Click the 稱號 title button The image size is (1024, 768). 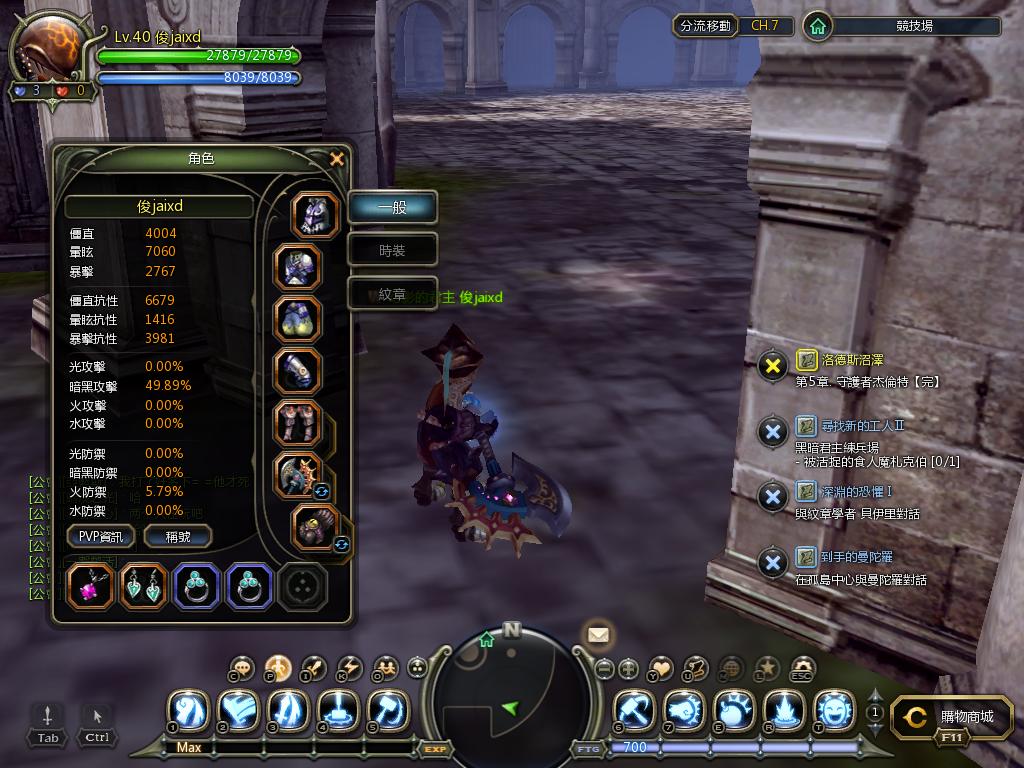point(178,536)
